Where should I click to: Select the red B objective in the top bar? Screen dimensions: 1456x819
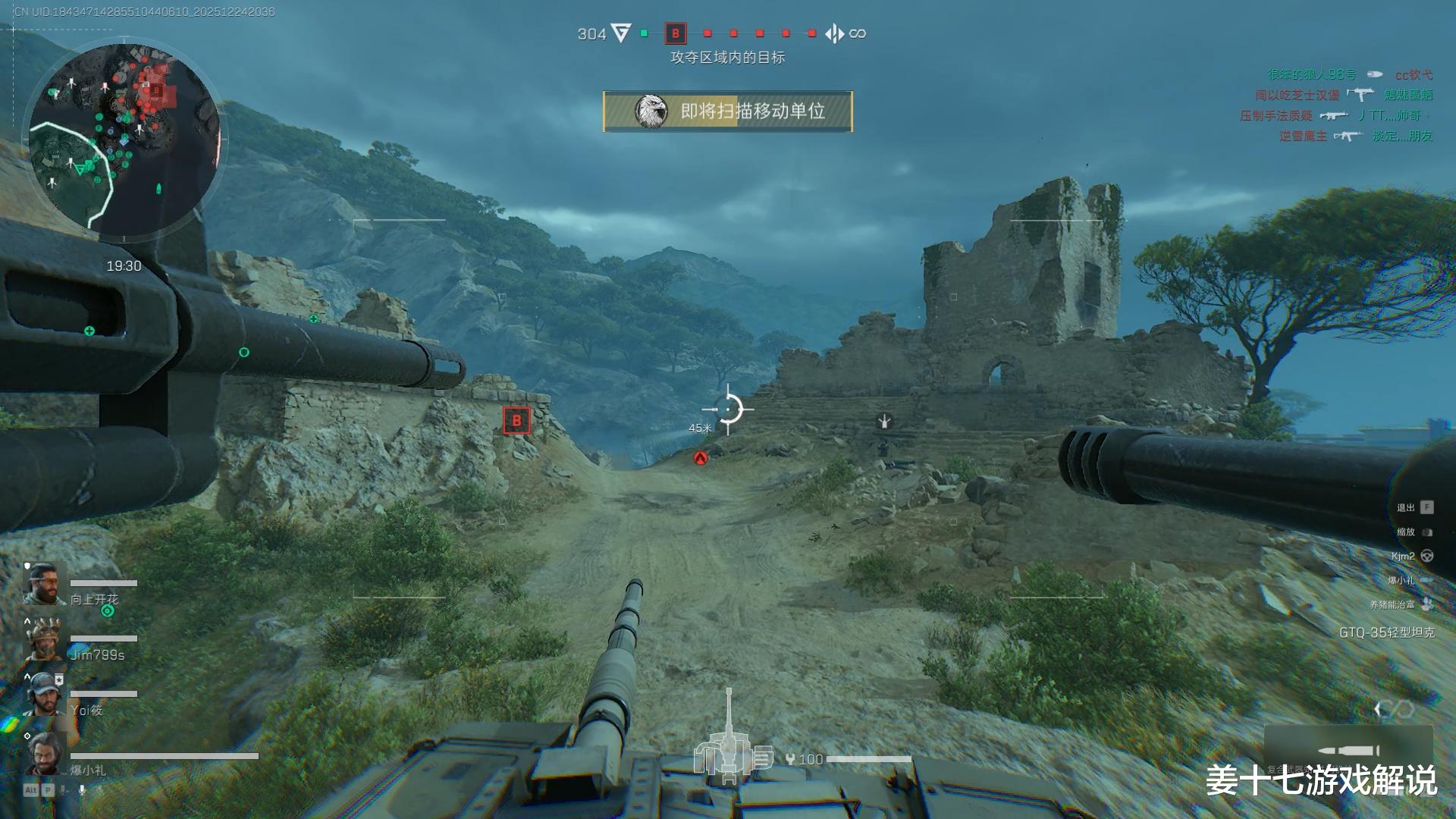click(x=675, y=33)
